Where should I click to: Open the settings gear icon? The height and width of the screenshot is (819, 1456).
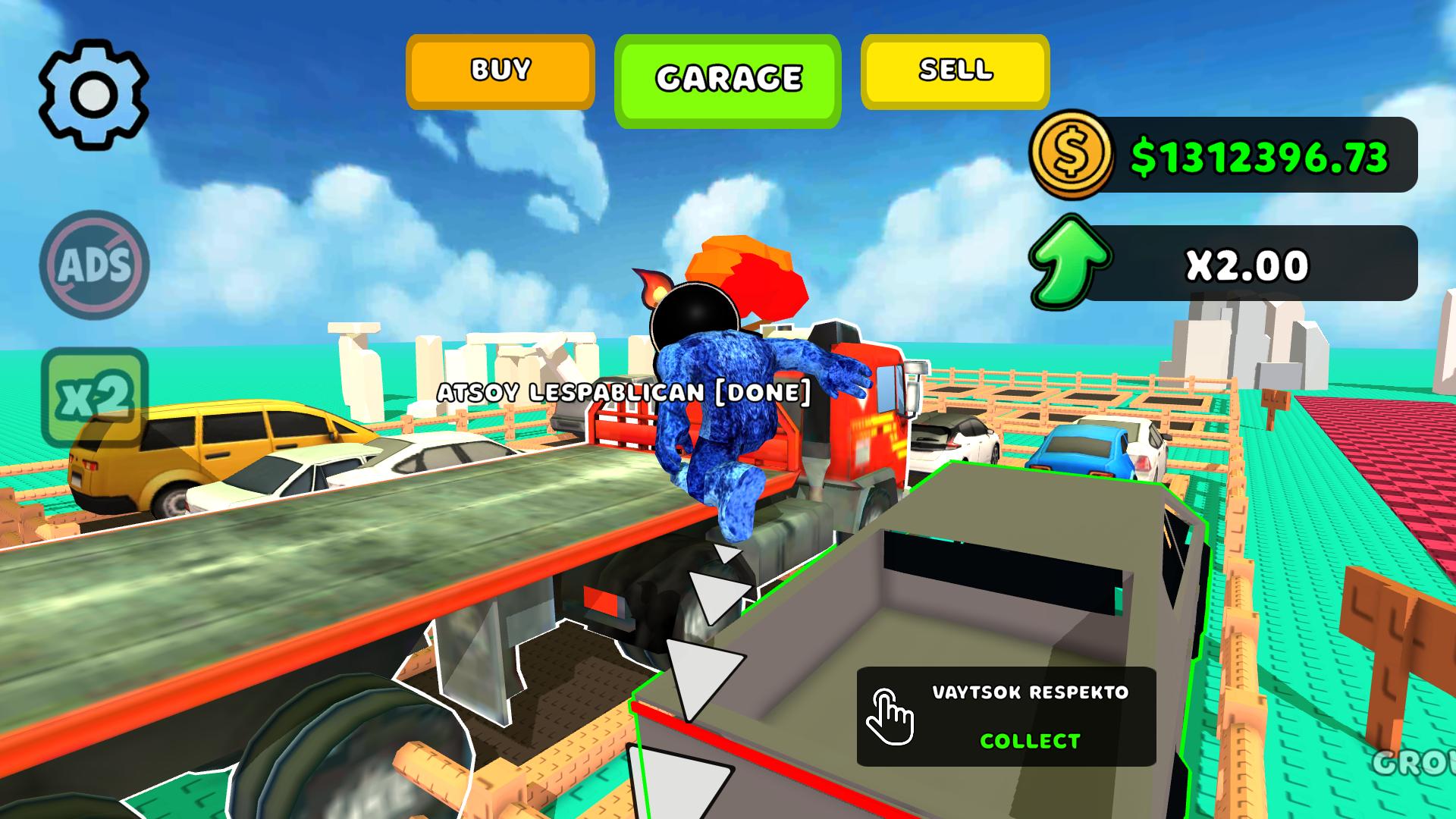tap(93, 93)
